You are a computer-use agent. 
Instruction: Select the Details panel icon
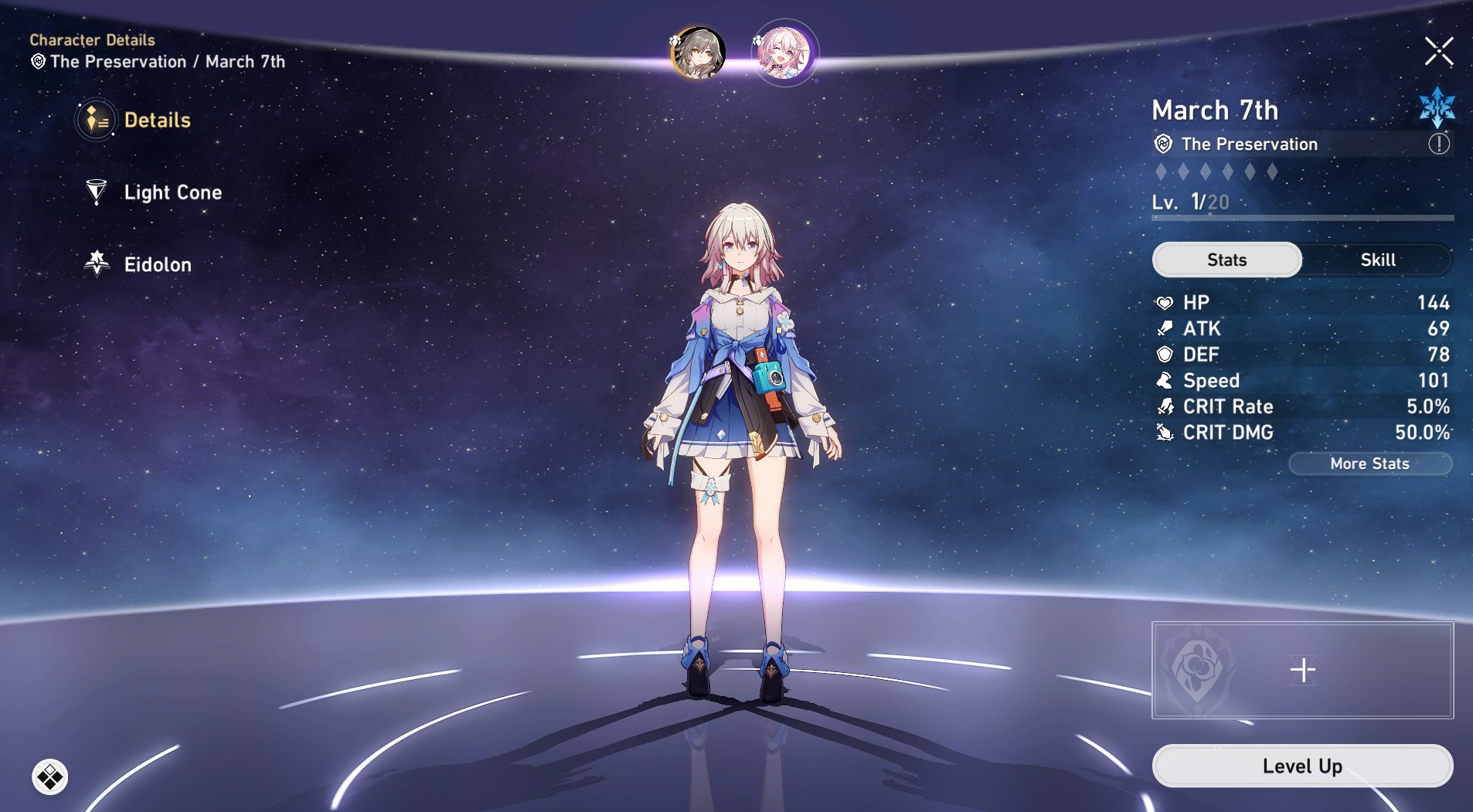[x=94, y=120]
